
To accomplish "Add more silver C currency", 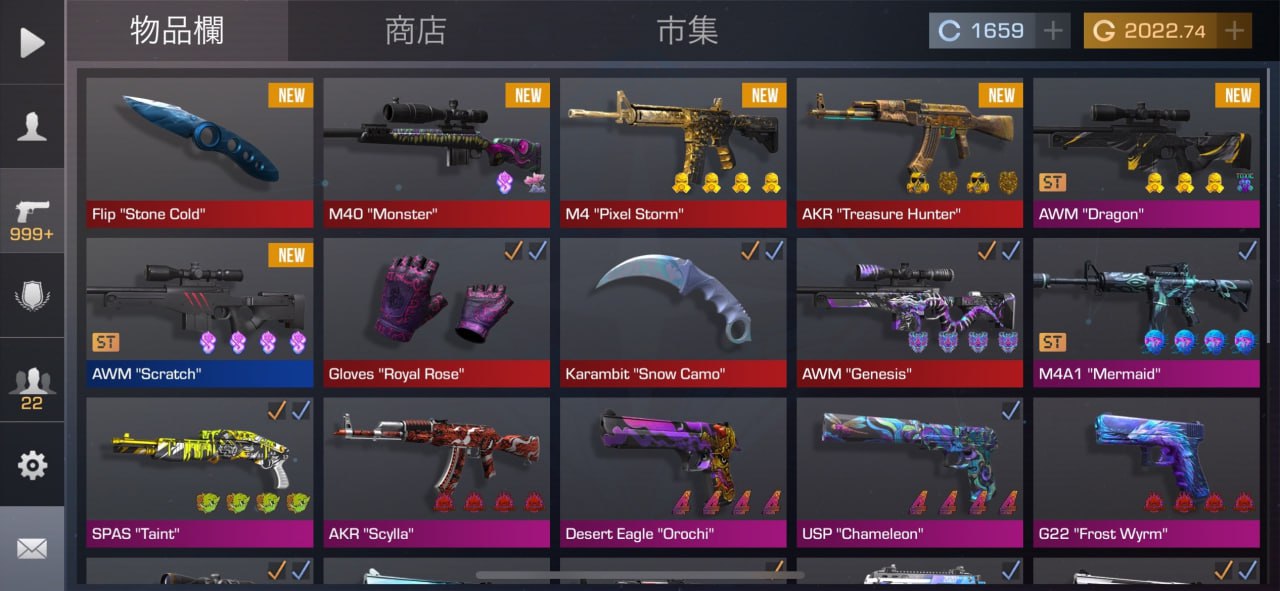I will pos(1053,31).
